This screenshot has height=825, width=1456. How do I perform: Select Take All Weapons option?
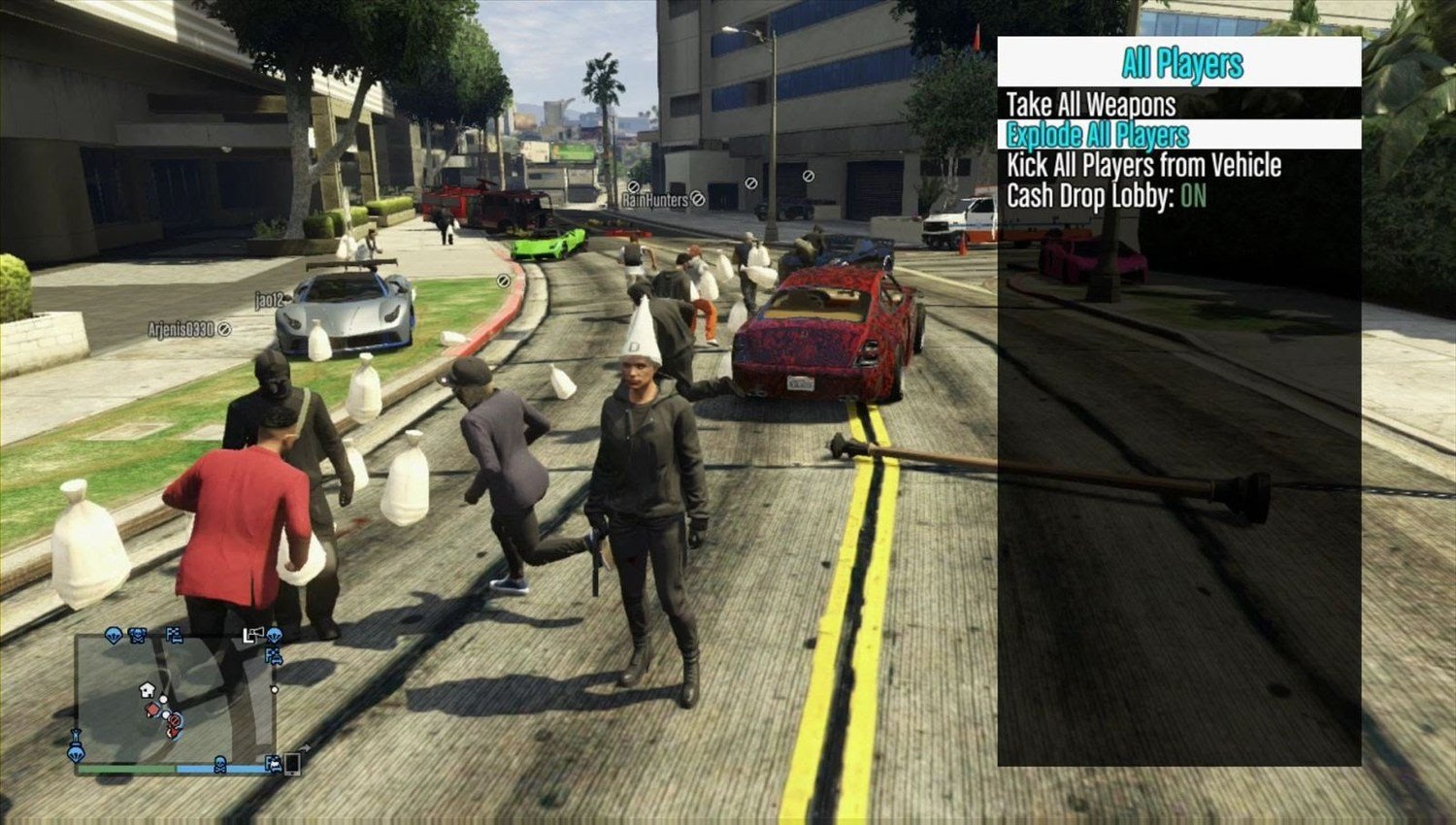click(1090, 105)
